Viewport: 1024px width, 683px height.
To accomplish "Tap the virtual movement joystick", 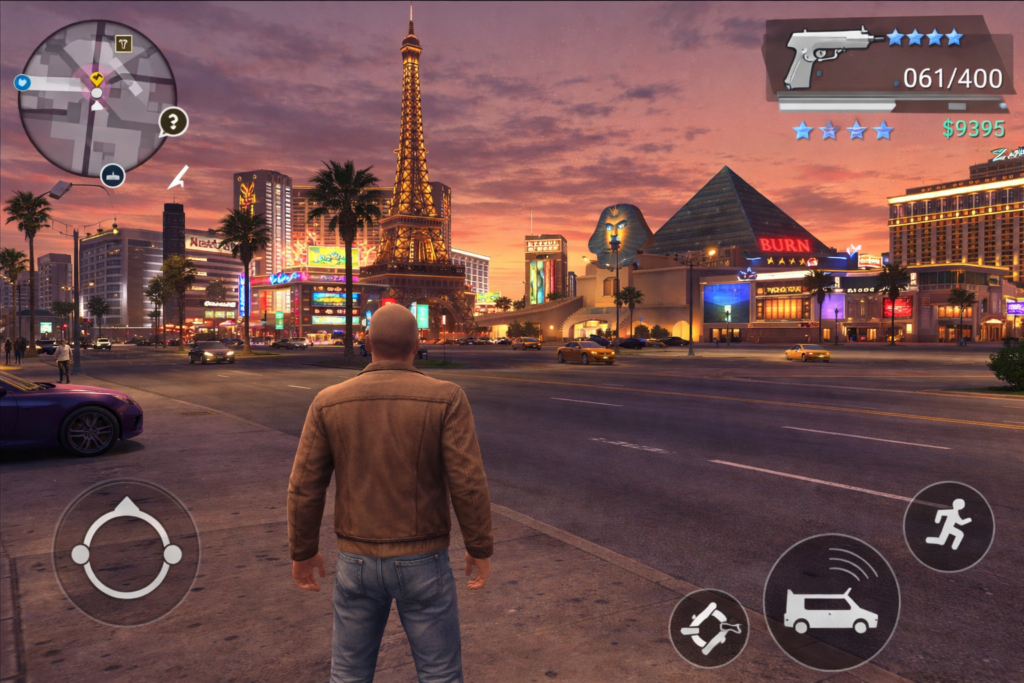I will [x=126, y=552].
